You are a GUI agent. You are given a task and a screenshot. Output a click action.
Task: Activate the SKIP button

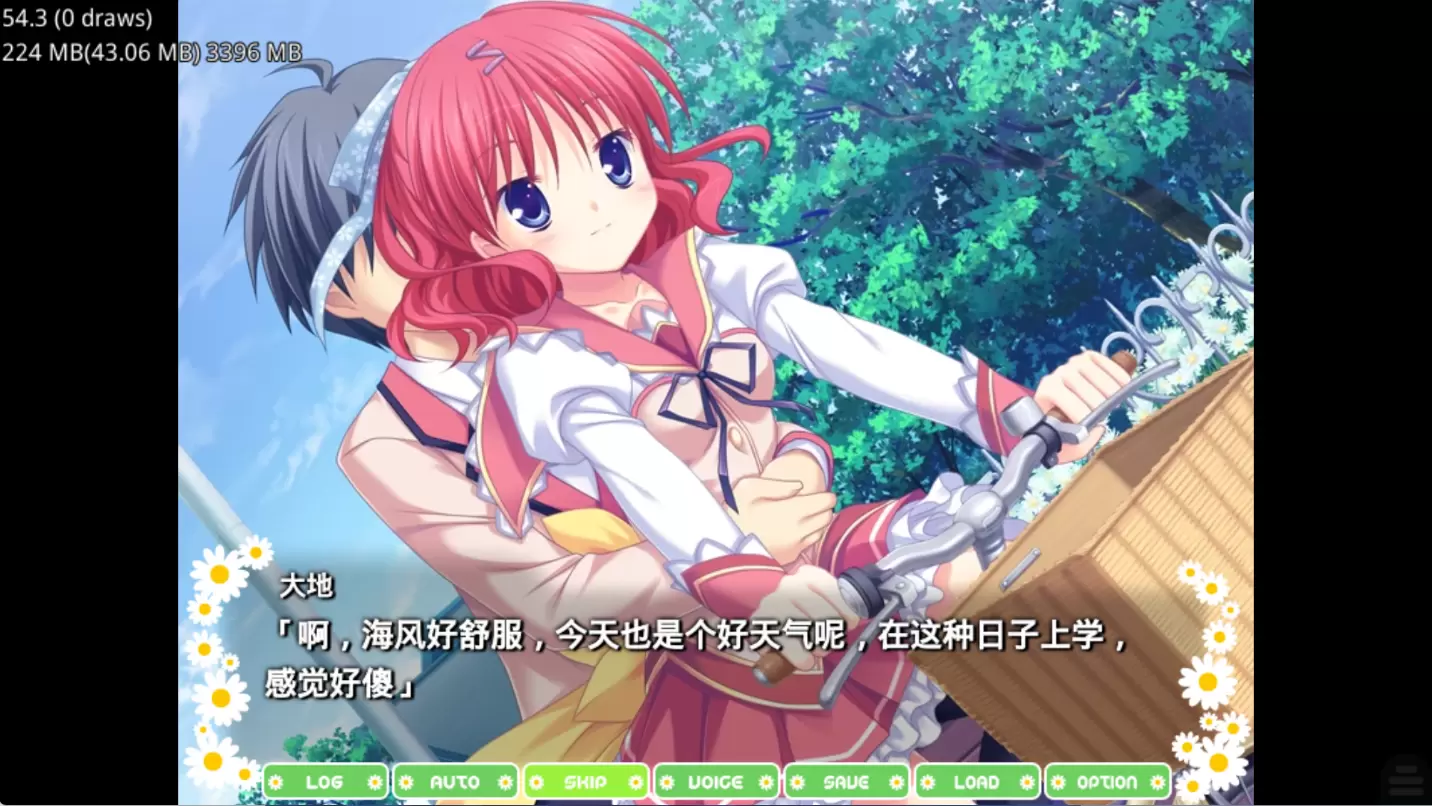585,782
